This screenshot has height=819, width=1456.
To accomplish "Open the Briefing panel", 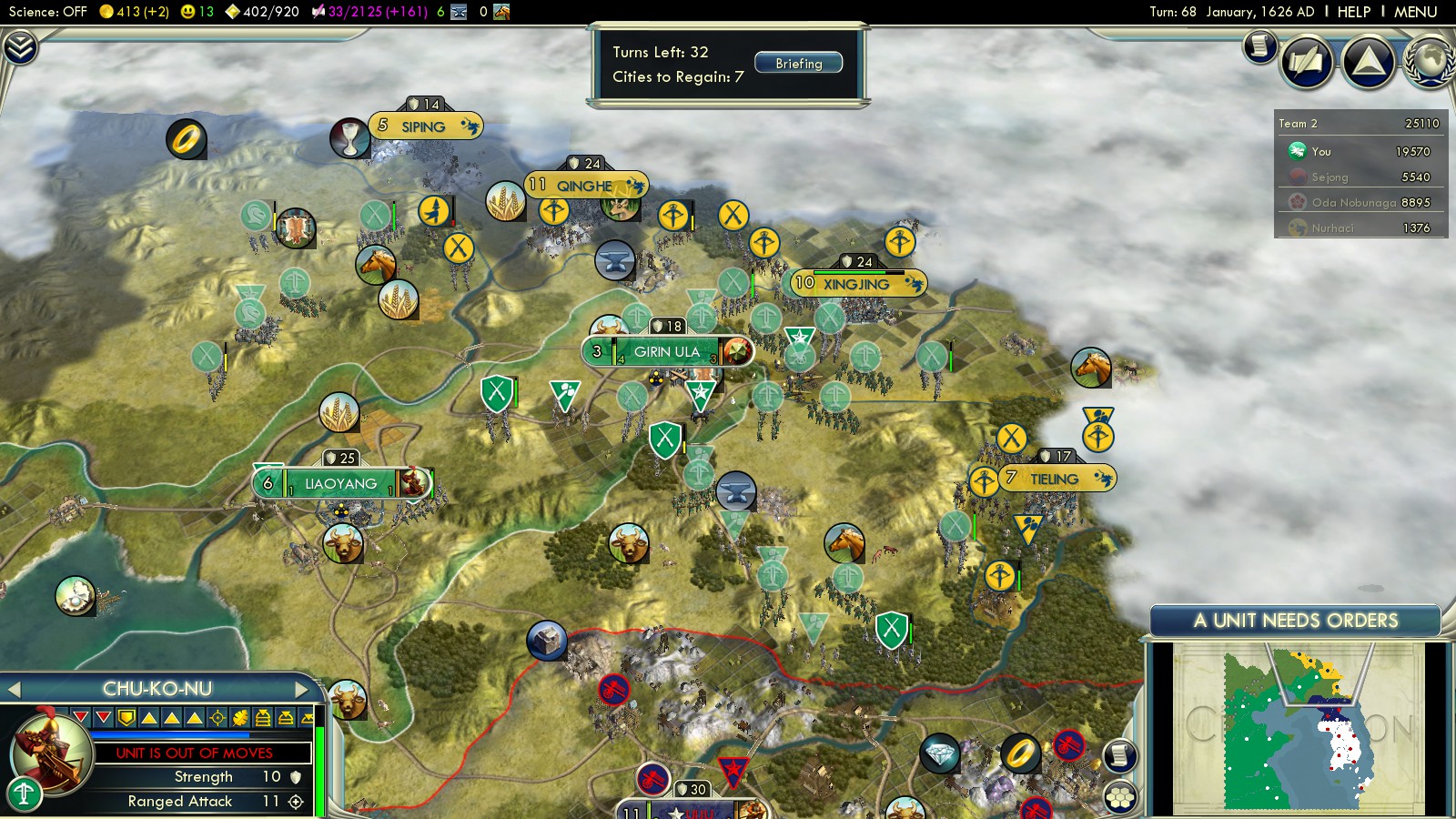I will coord(798,64).
